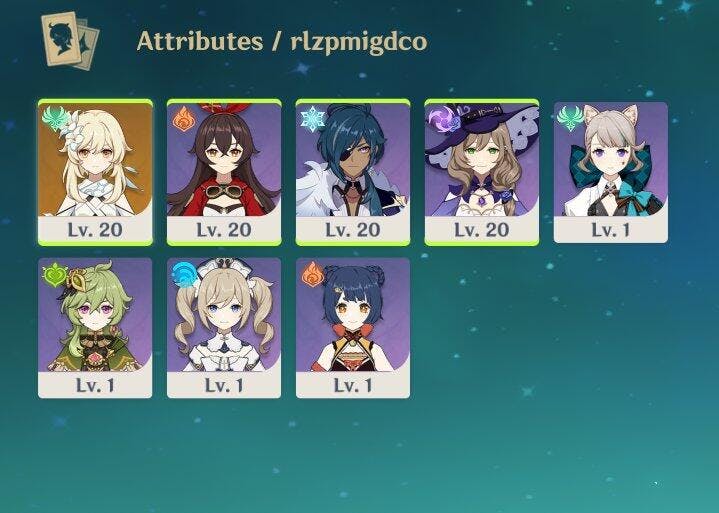Select Lisa's witch-hat character card

(x=482, y=171)
